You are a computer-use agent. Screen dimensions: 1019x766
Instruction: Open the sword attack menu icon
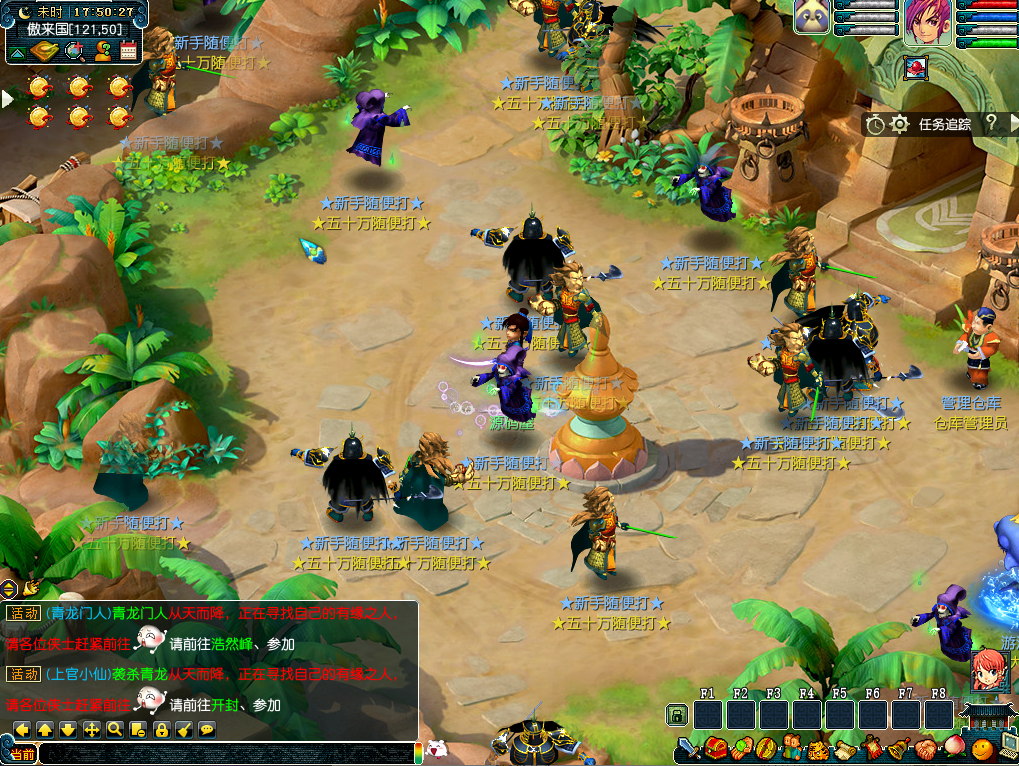[688, 748]
